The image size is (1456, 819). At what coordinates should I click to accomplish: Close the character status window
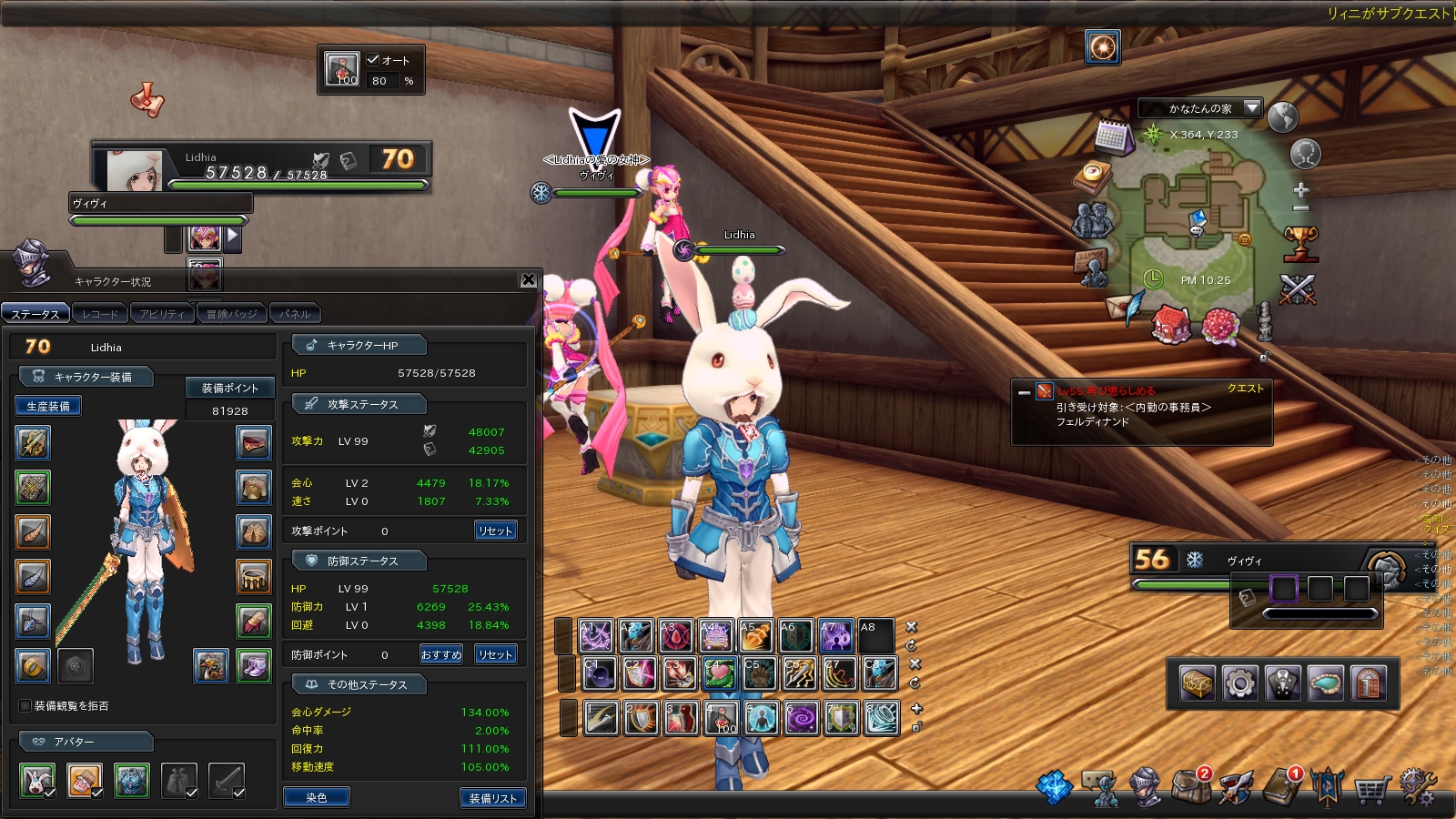point(529,280)
